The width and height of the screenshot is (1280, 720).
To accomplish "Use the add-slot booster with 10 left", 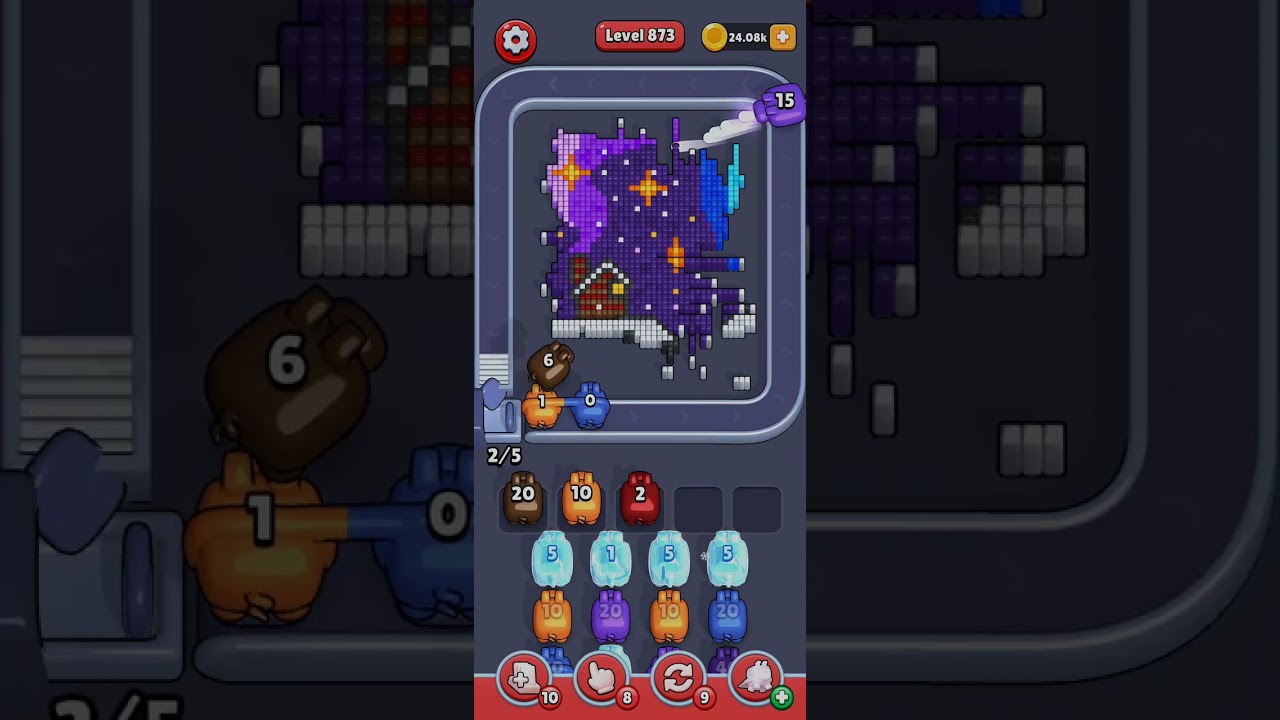I will [x=523, y=680].
